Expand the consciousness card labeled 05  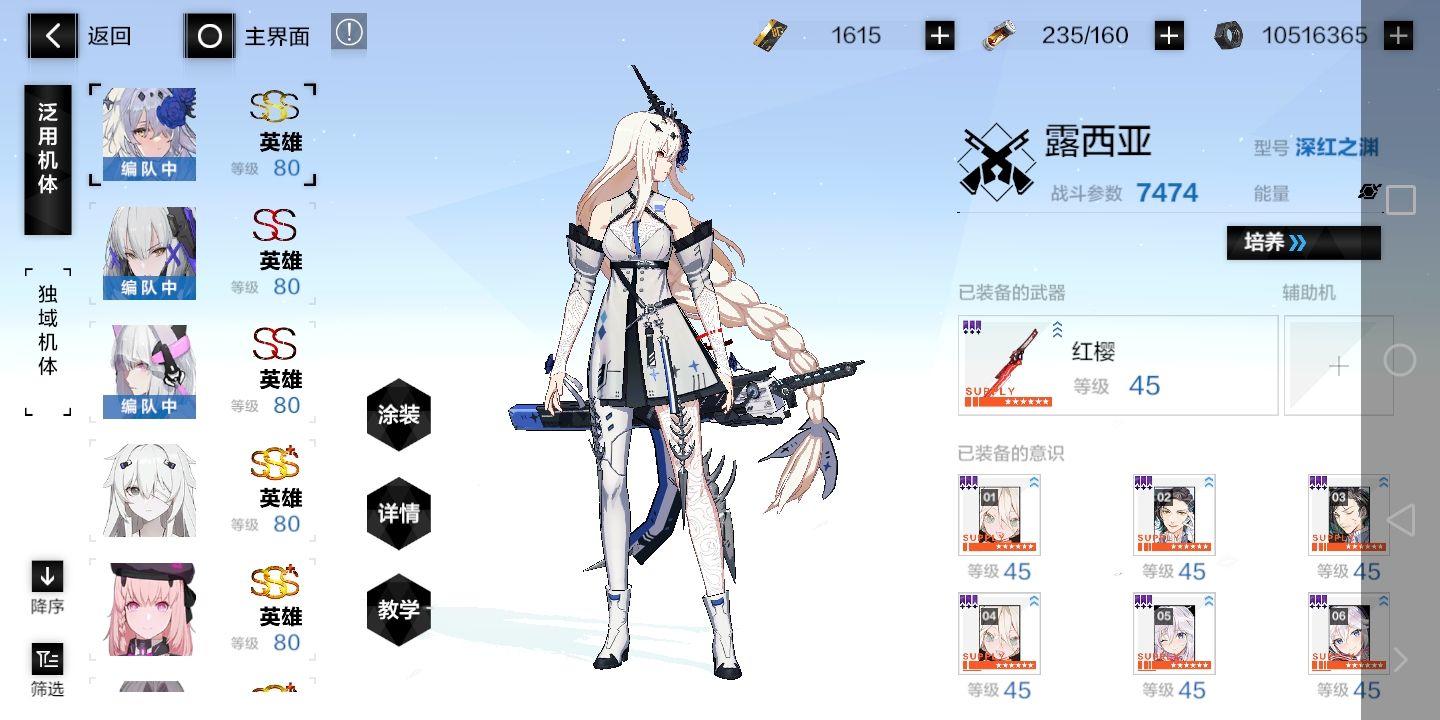click(x=1208, y=602)
